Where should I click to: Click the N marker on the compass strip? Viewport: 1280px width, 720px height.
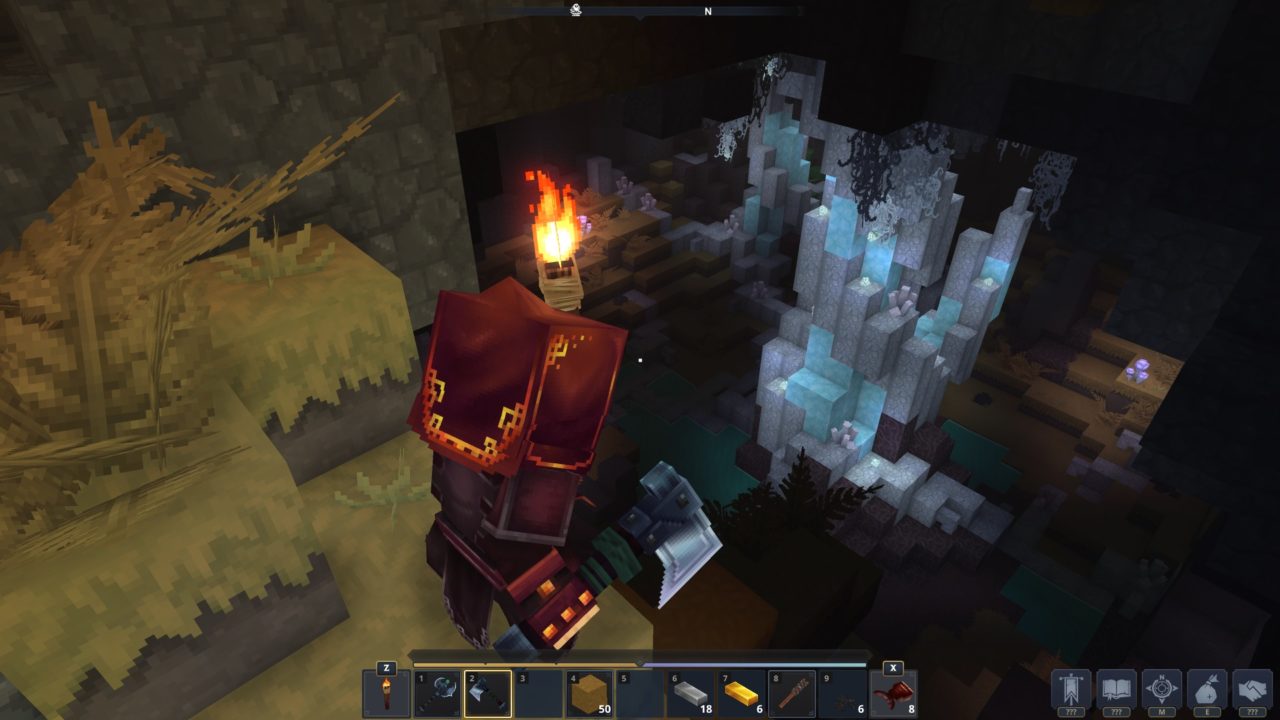706,13
